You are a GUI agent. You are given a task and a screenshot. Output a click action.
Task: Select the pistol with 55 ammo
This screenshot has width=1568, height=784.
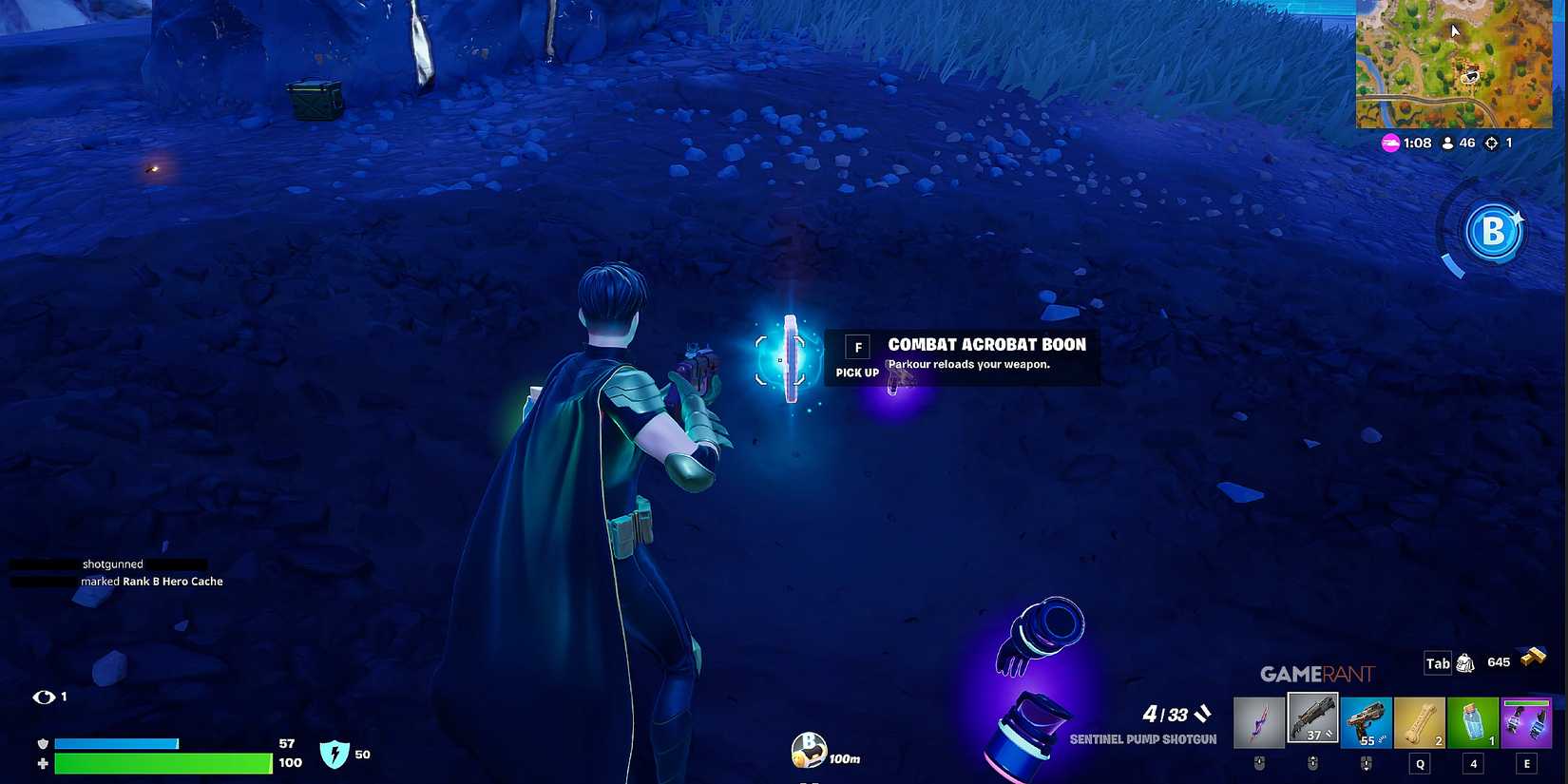tap(1367, 719)
